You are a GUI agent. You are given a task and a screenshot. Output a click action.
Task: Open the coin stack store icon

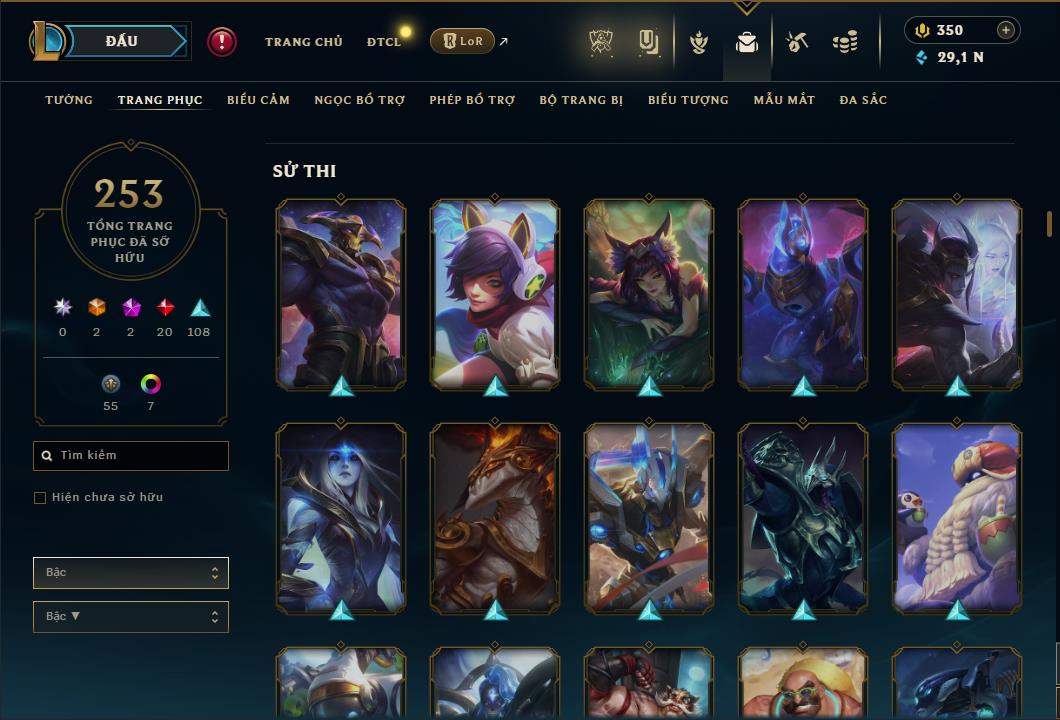click(x=845, y=42)
